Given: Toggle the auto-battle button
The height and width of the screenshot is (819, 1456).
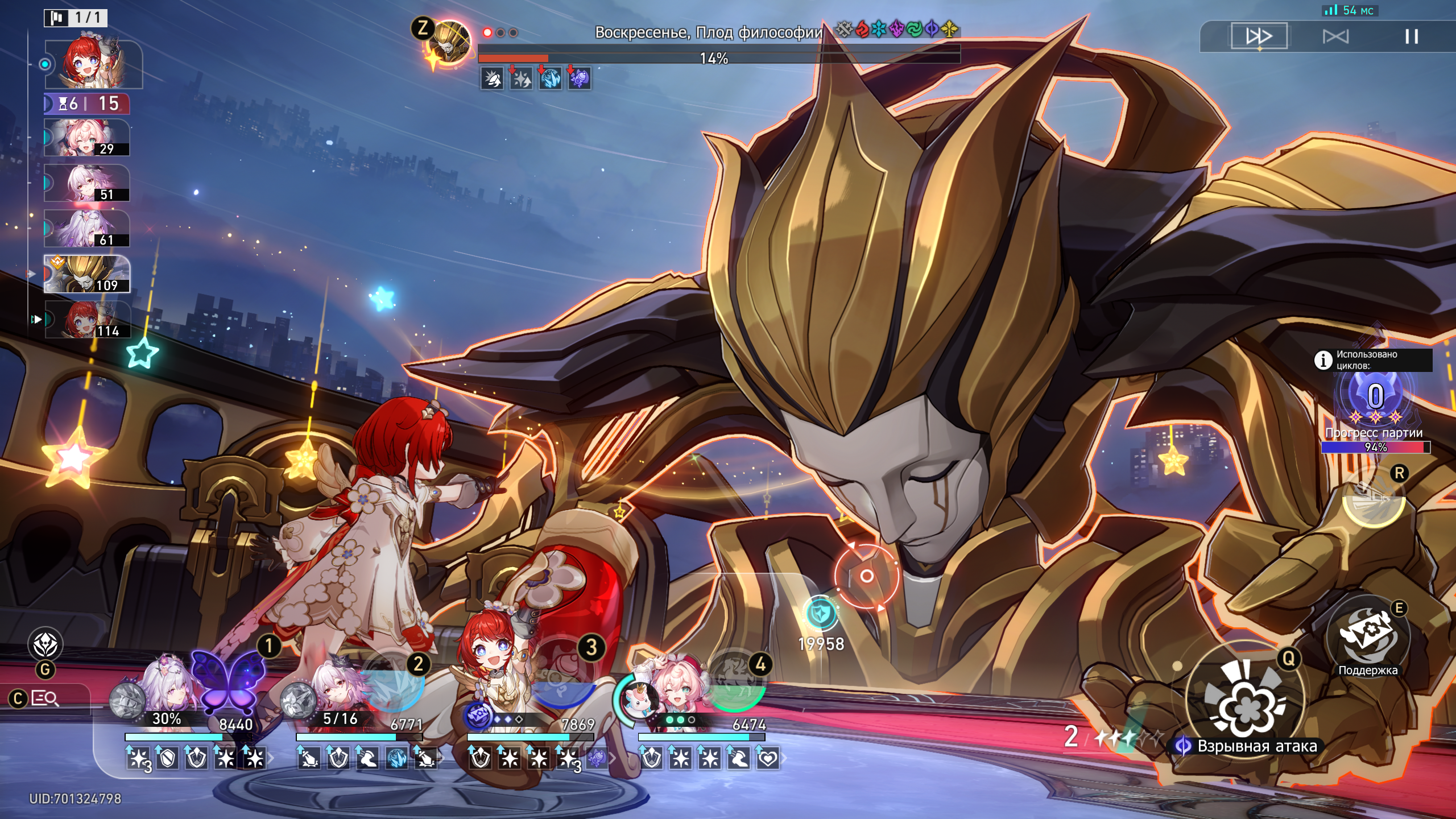Looking at the screenshot, I should (x=1335, y=37).
